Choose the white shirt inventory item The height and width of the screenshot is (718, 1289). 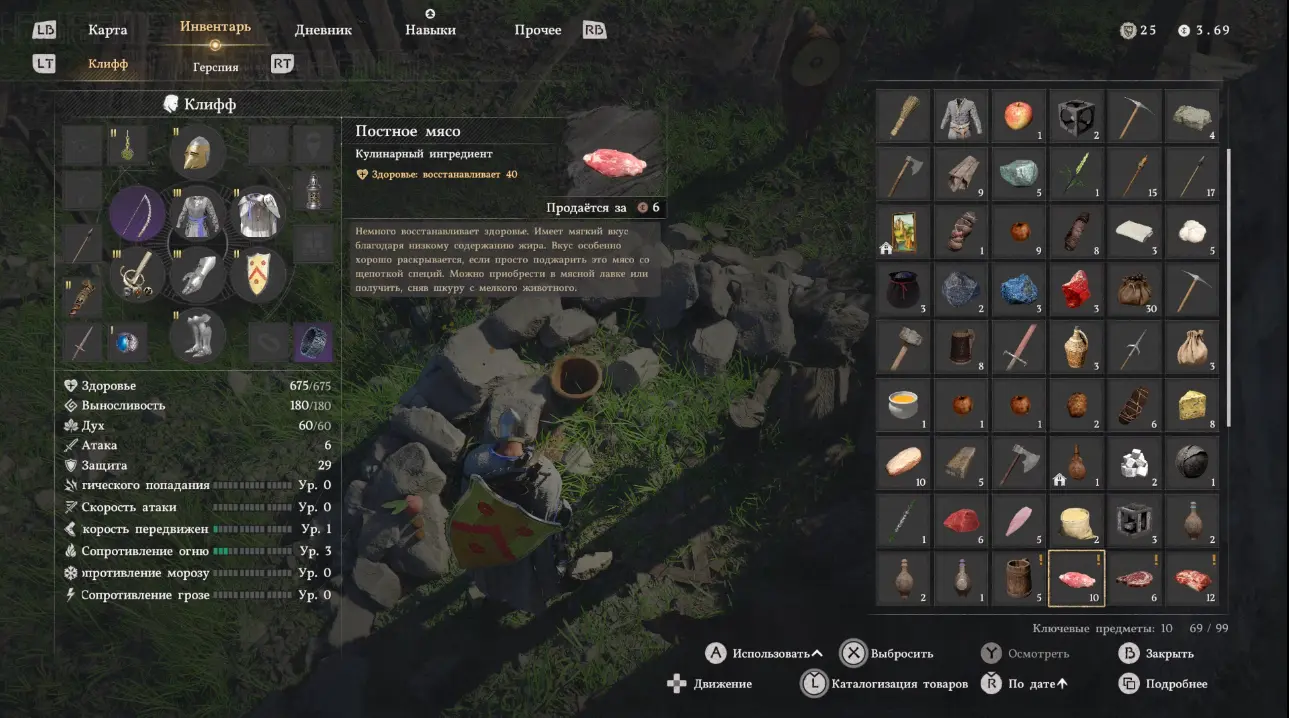tap(961, 116)
